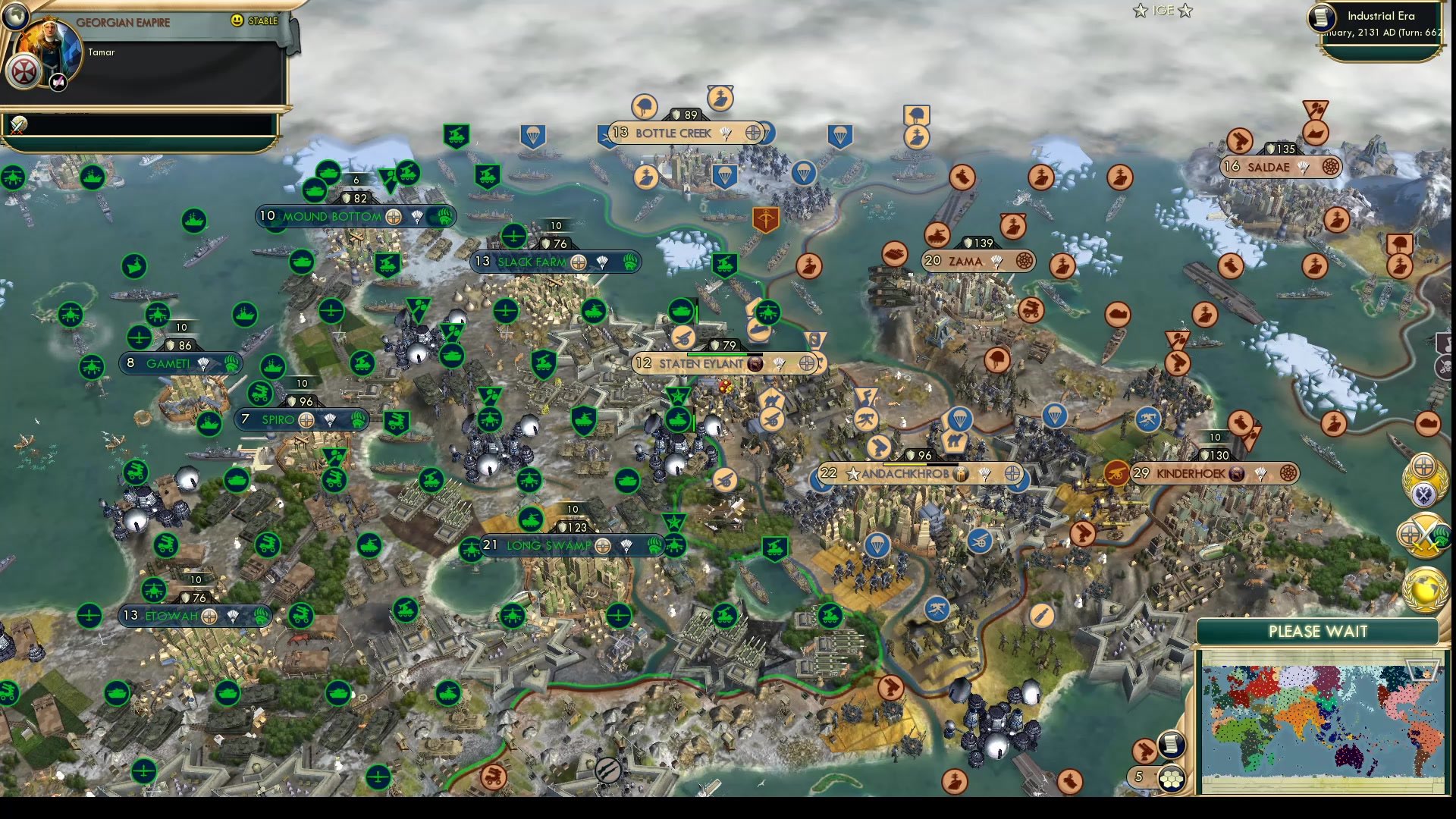Click the scroll notification icon near the minimap
Viewport: 1456px width, 819px height.
pos(1172,745)
